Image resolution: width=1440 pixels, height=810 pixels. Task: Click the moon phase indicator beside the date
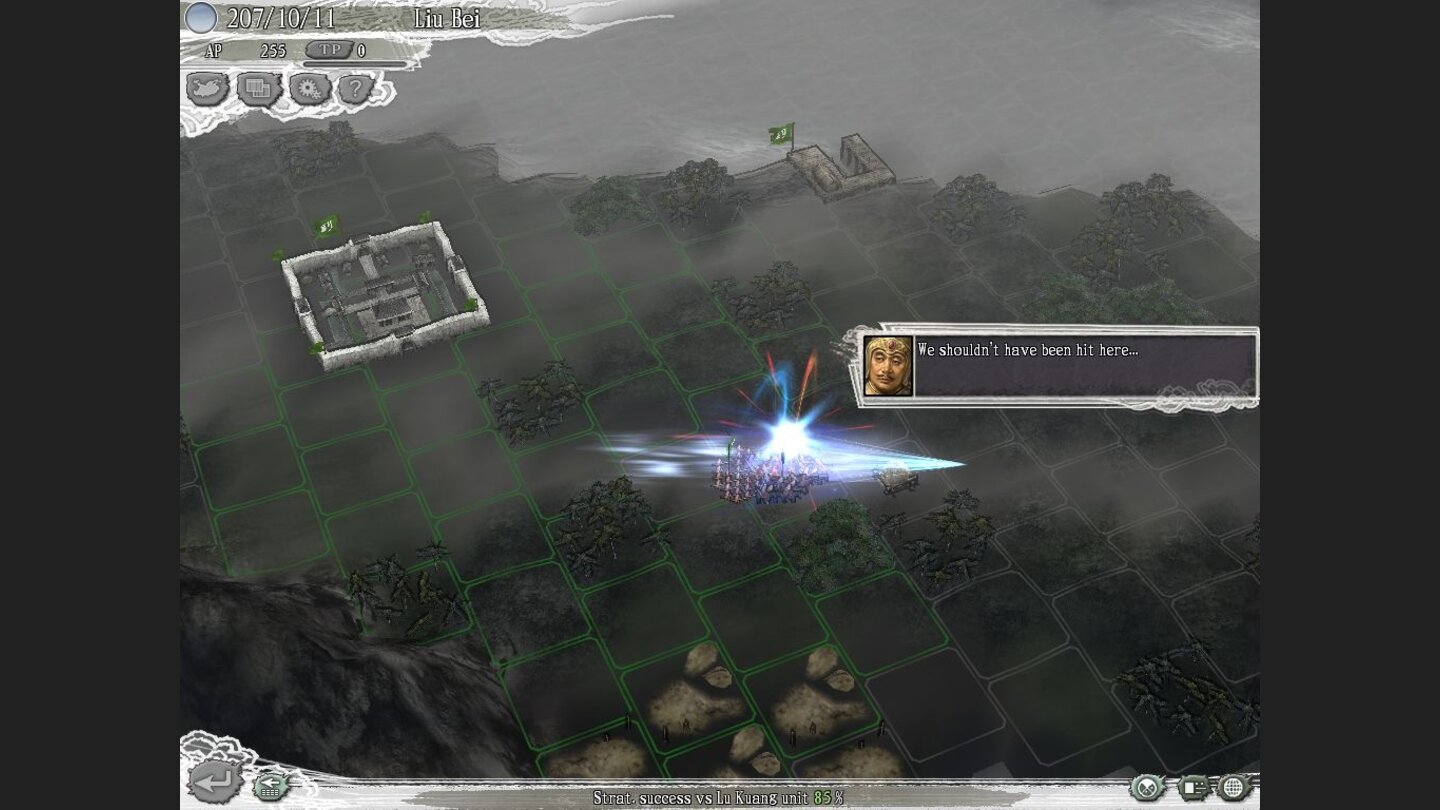point(202,17)
